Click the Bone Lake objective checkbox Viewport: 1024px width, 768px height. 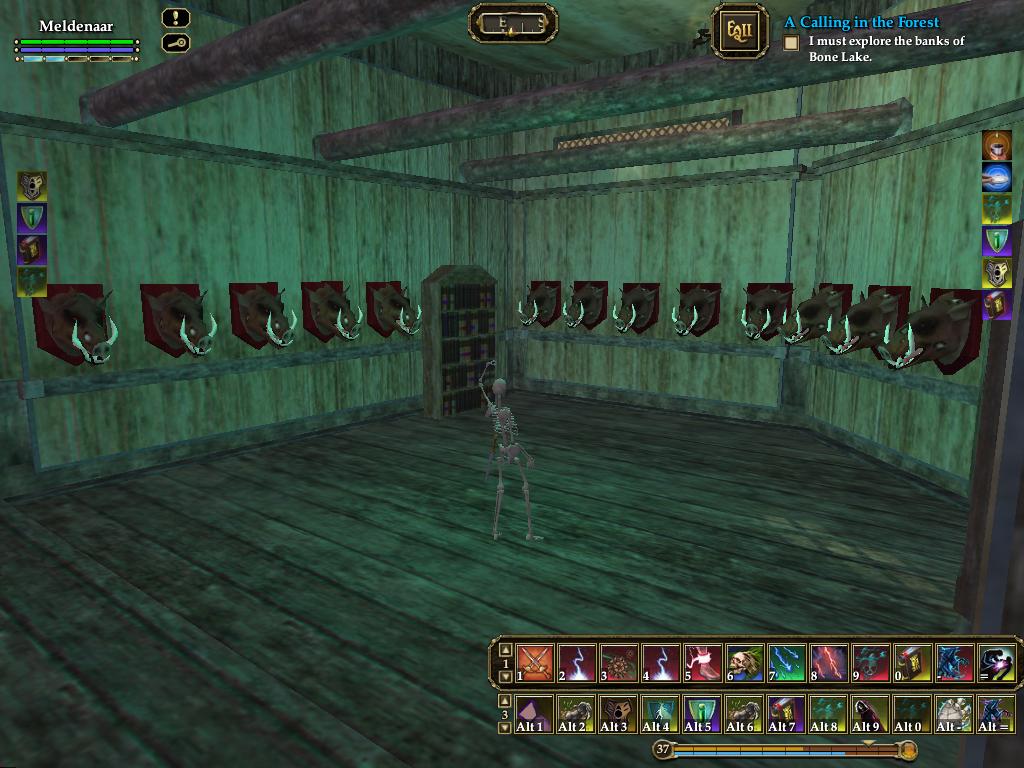coord(791,43)
